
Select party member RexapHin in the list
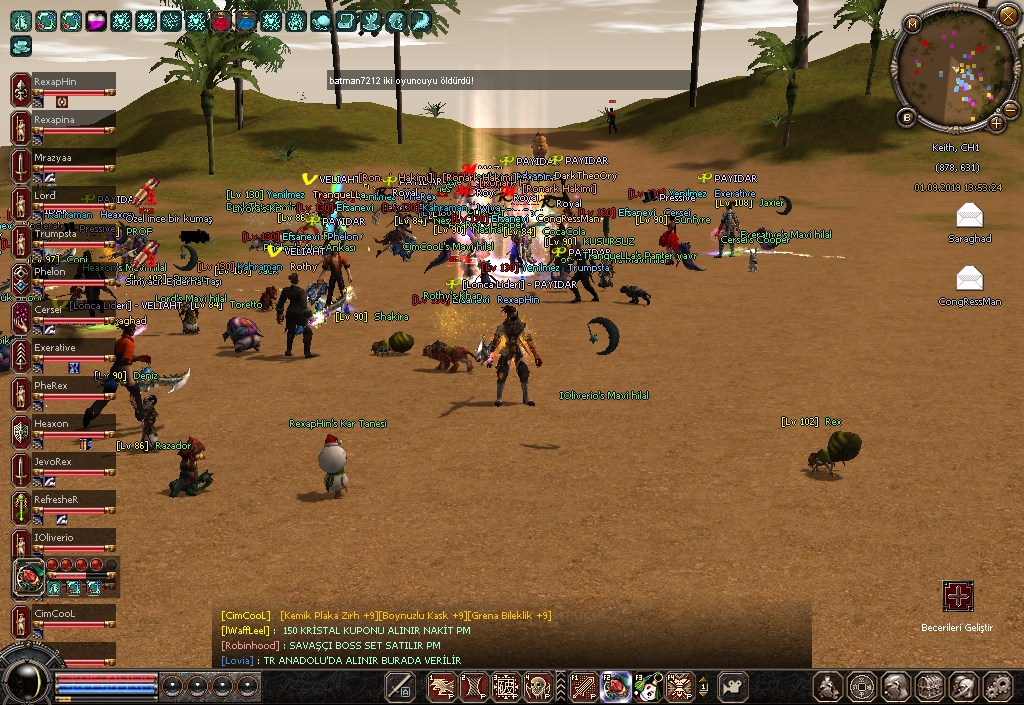pyautogui.click(x=62, y=82)
